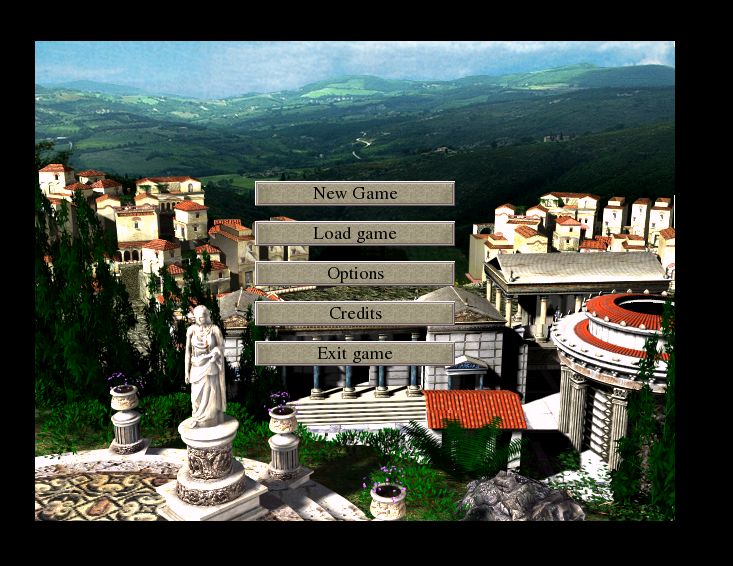The image size is (733, 566).
Task: View the Credits
Action: (x=355, y=313)
